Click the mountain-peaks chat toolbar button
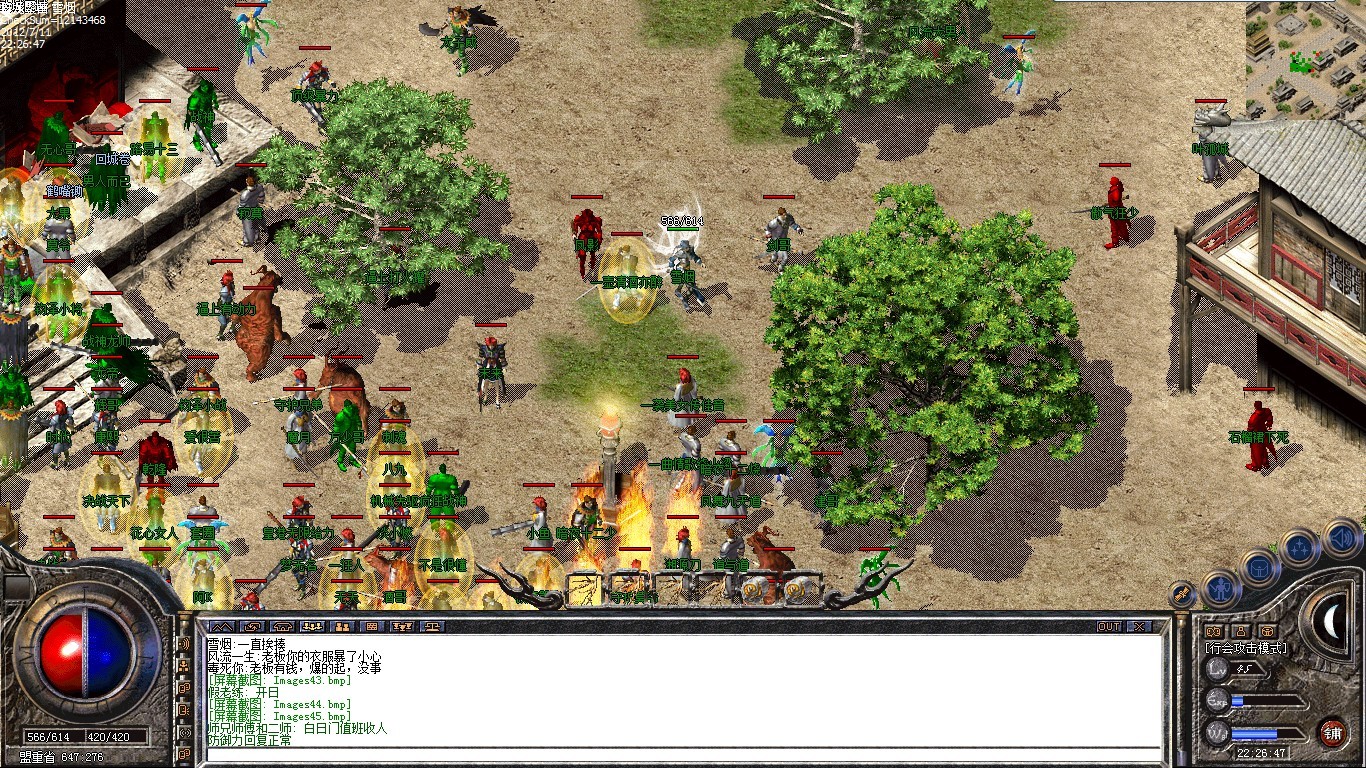1366x768 pixels. [x=221, y=627]
